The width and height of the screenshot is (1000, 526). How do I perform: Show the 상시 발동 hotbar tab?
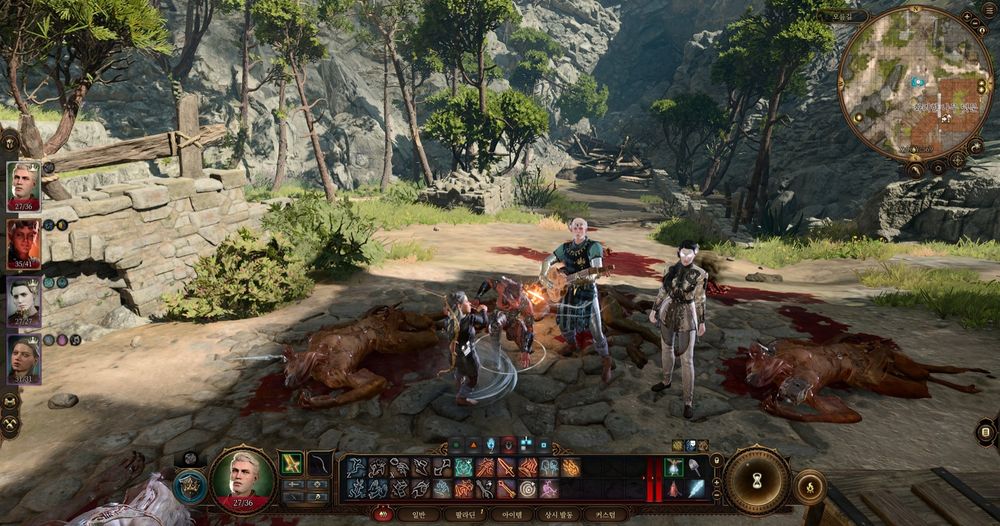click(559, 514)
